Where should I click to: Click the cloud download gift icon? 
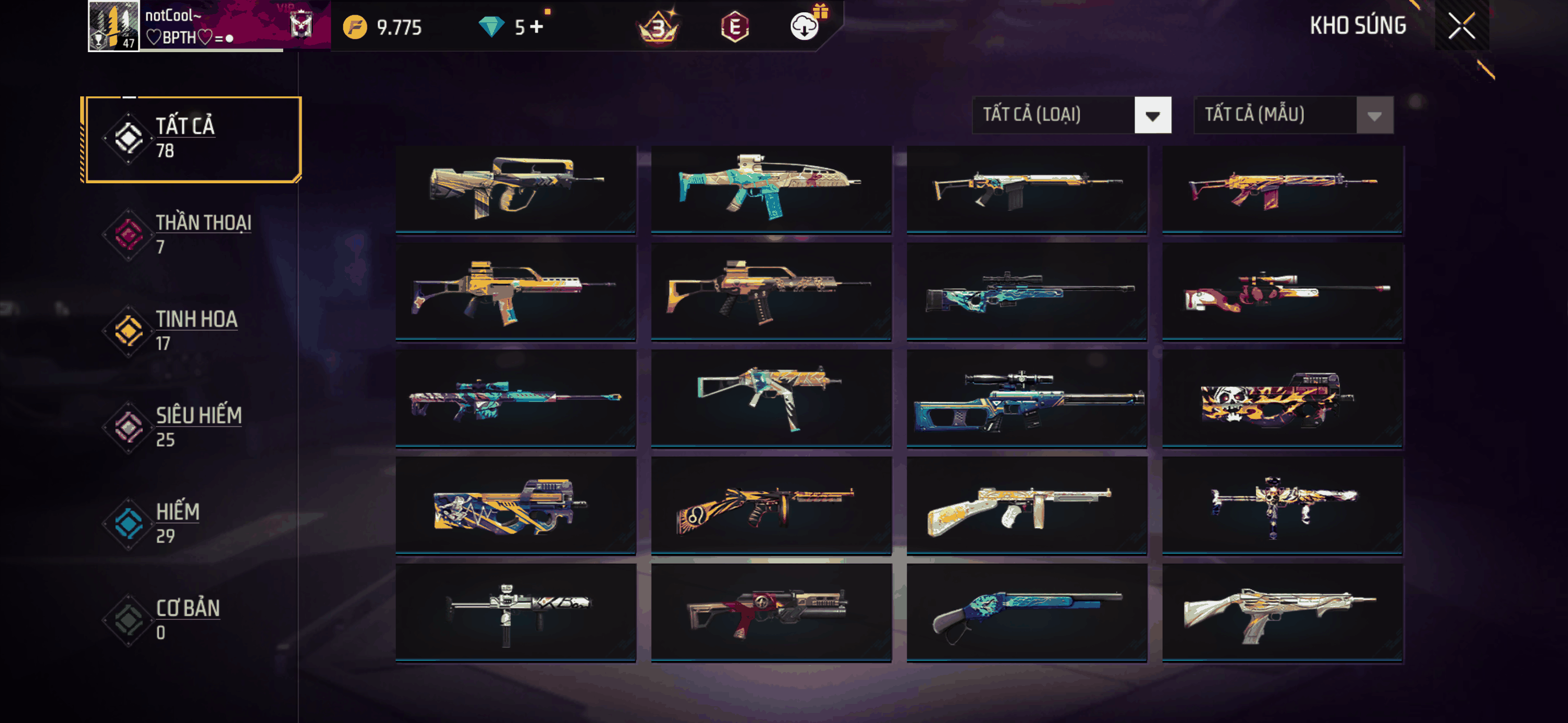[805, 26]
